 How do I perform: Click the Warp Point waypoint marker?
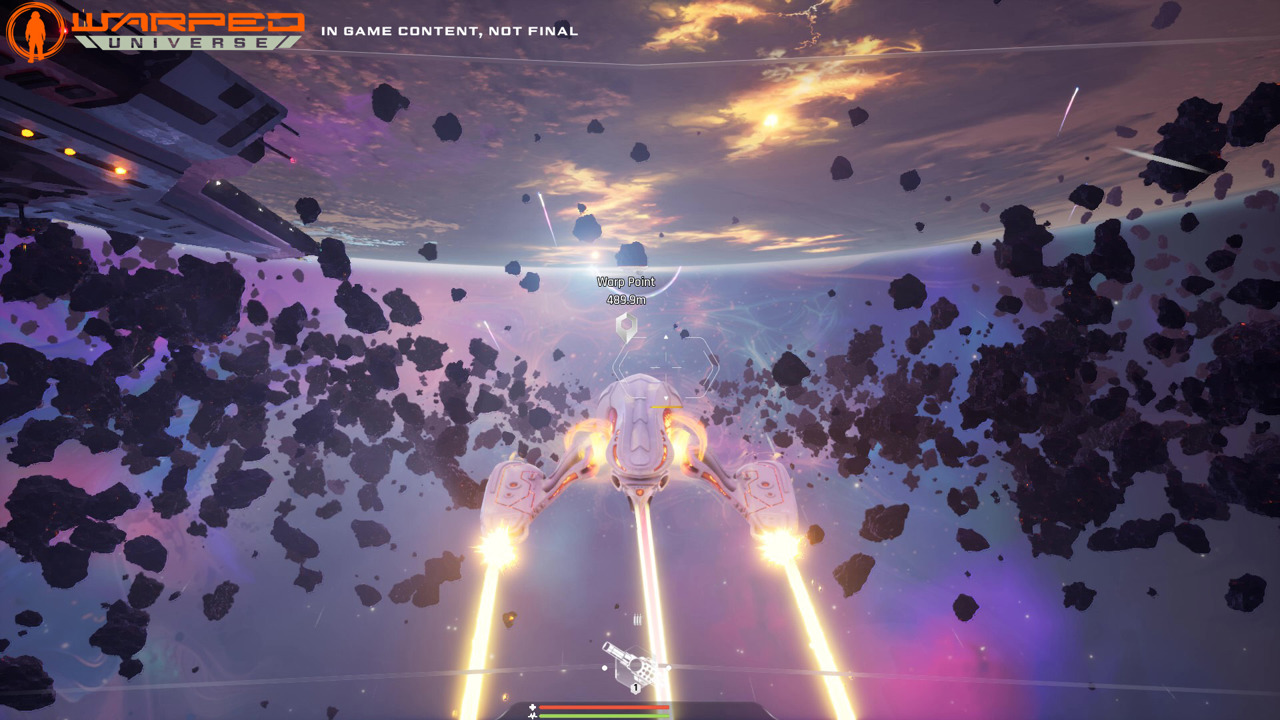click(626, 323)
